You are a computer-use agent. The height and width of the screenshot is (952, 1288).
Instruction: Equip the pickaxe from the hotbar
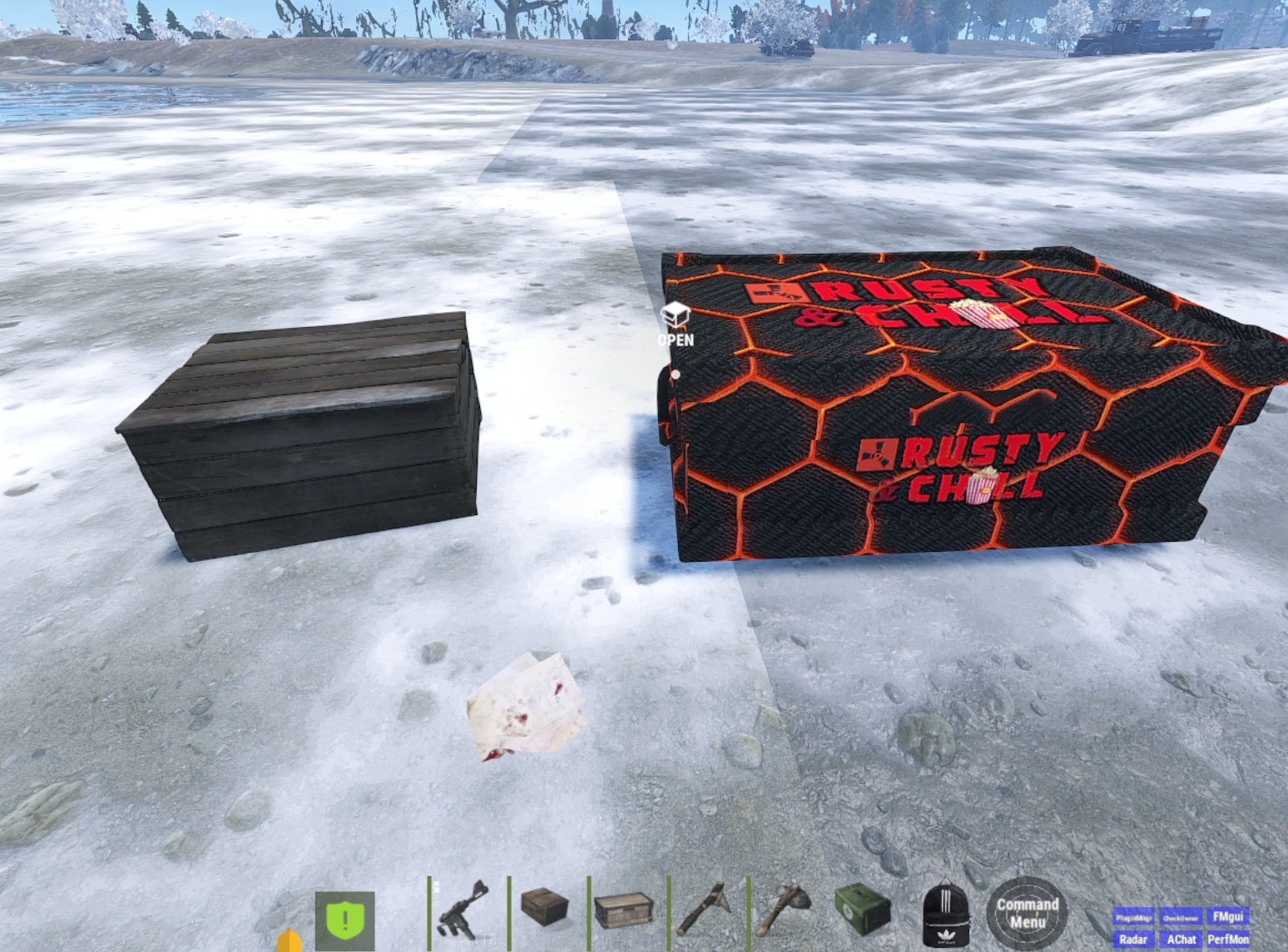click(x=705, y=910)
